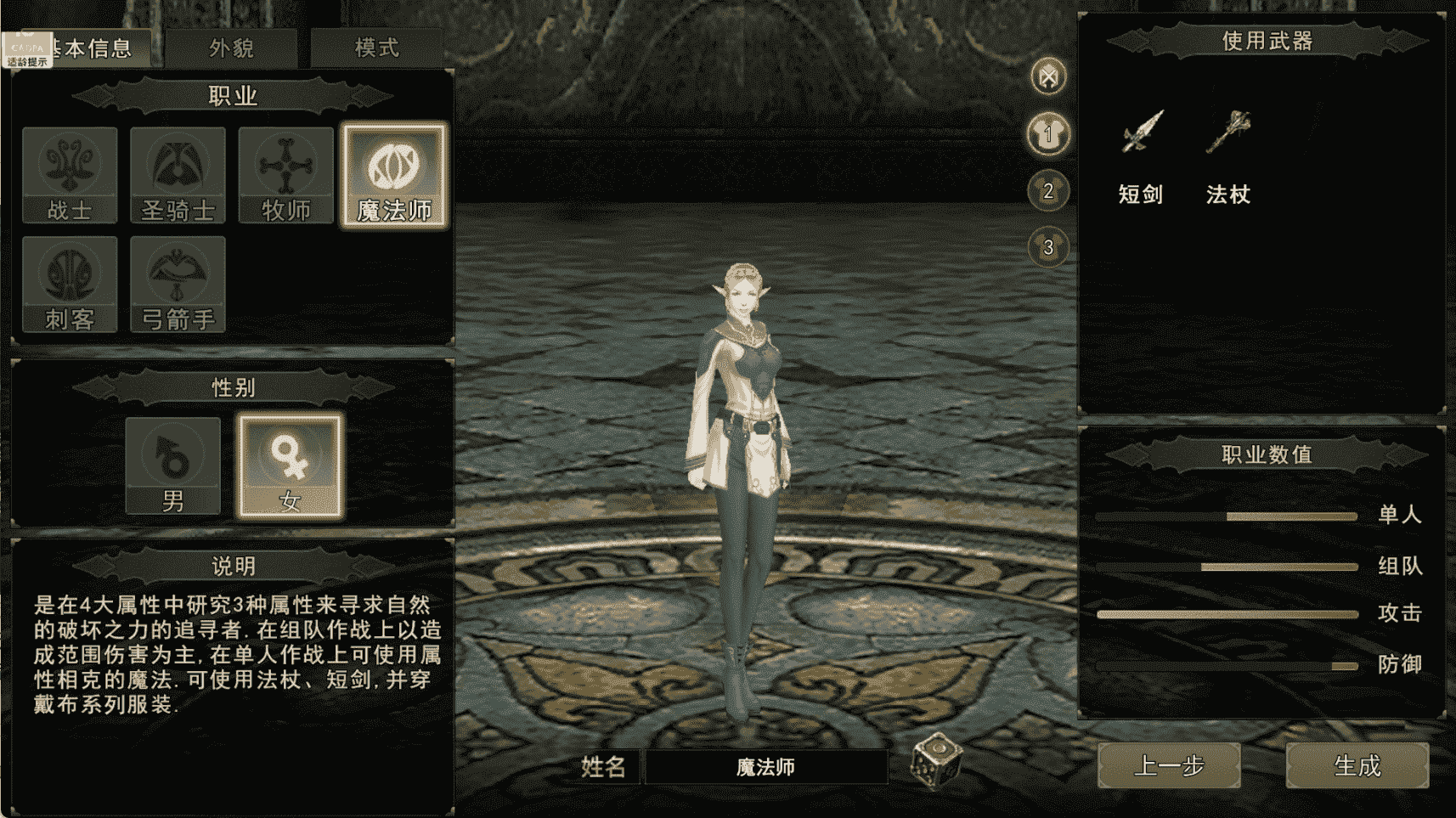Image resolution: width=1456 pixels, height=818 pixels.
Task: Select the 战士 (Warrior) class icon
Action: tap(70, 174)
